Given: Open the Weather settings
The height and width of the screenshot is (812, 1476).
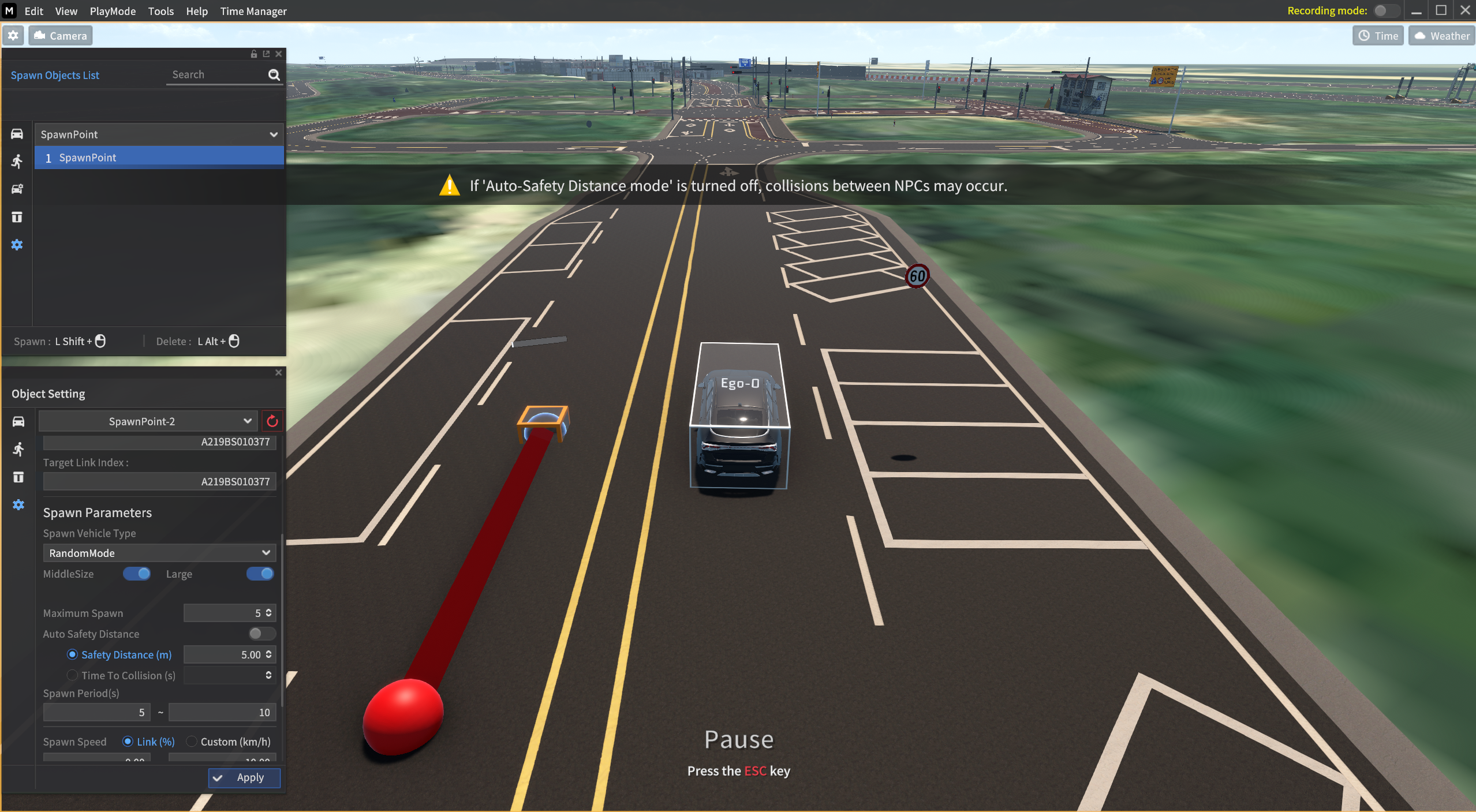Looking at the screenshot, I should 1441,36.
